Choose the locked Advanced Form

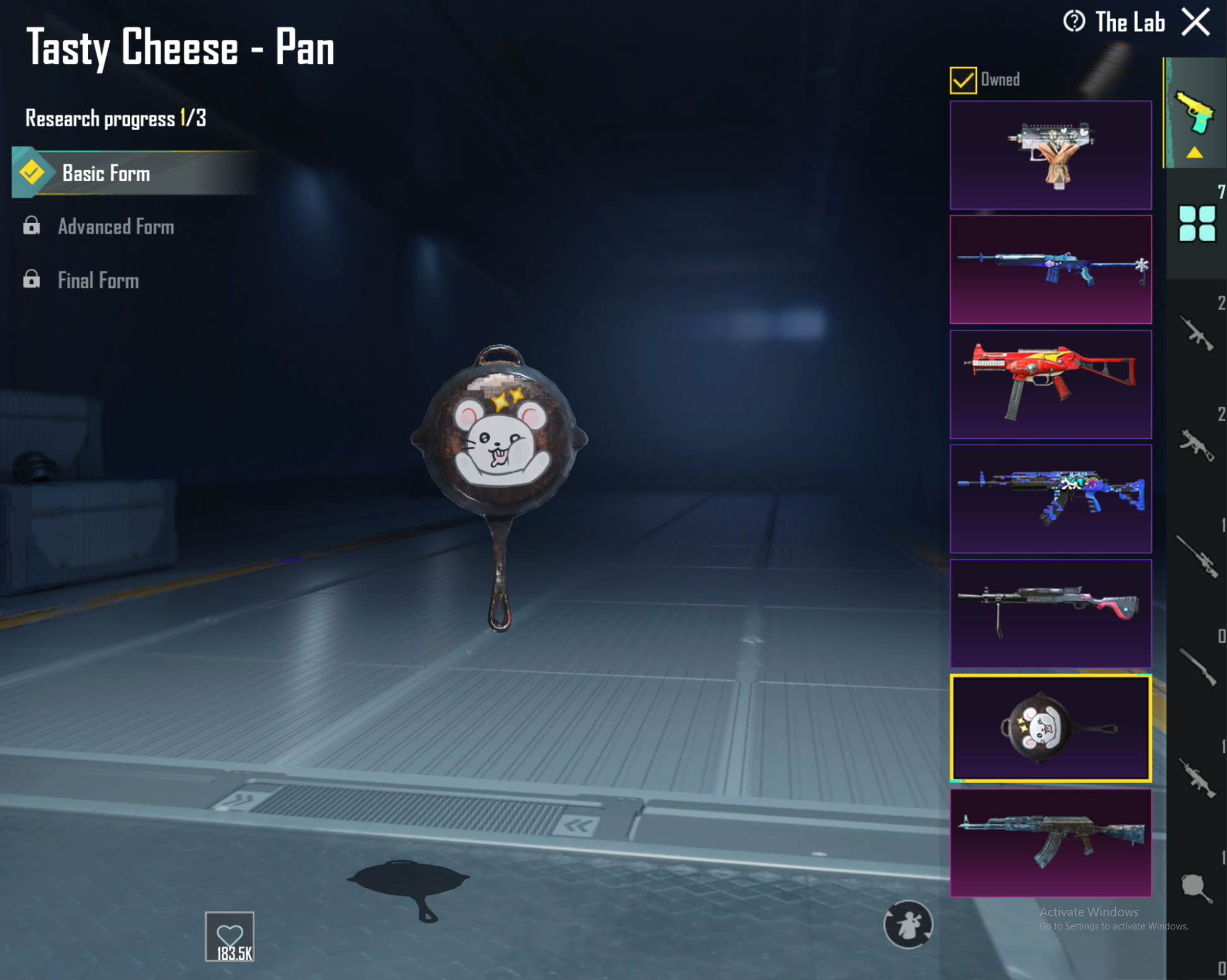[116, 227]
